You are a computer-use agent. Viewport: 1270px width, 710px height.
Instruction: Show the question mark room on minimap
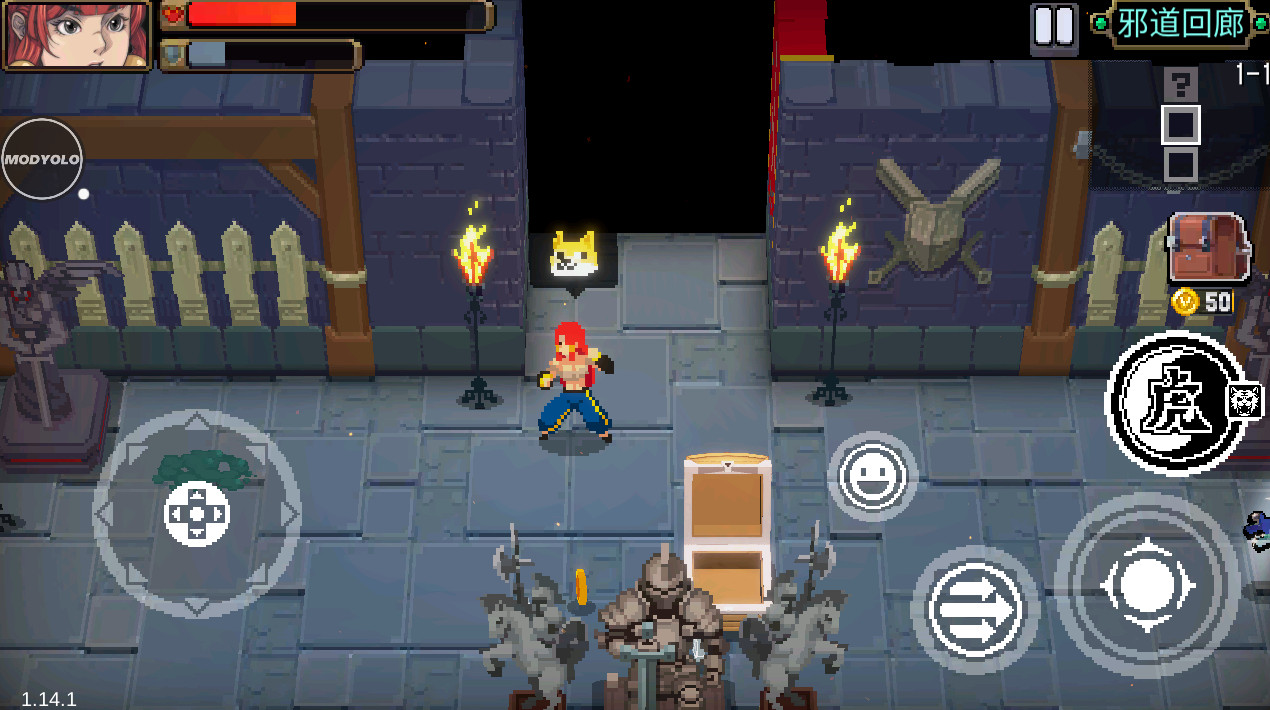(1181, 84)
